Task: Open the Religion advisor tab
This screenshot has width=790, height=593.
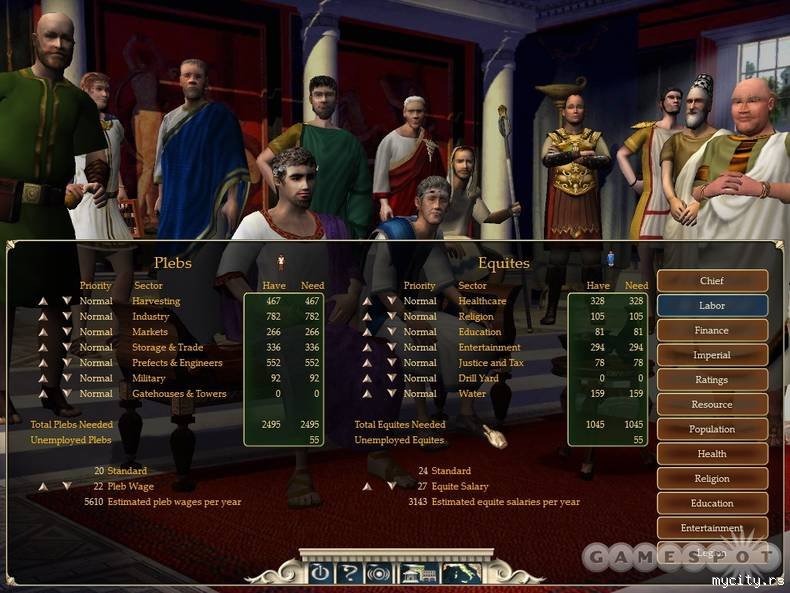Action: [x=712, y=479]
